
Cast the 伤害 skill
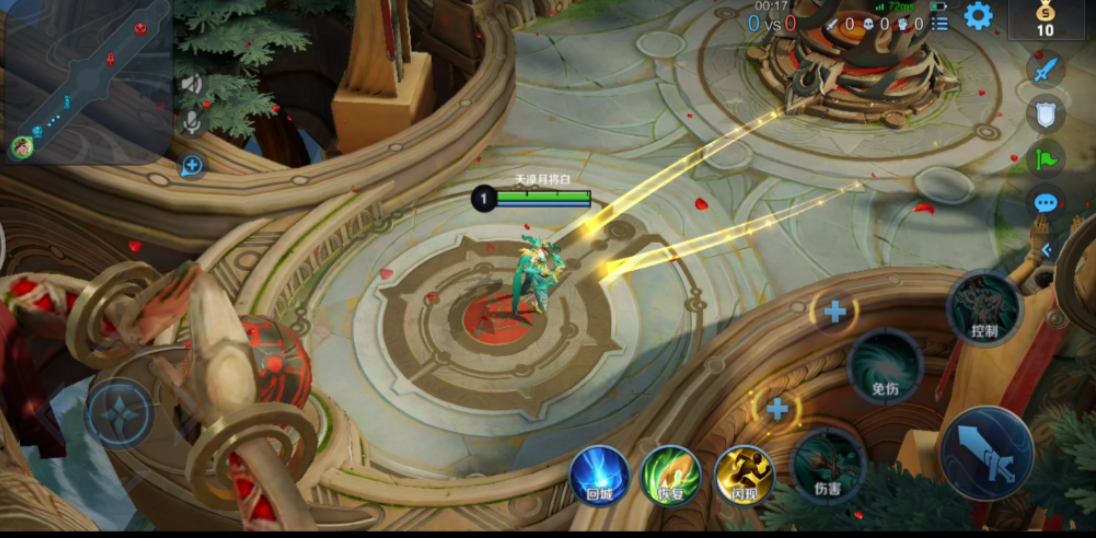pos(828,465)
